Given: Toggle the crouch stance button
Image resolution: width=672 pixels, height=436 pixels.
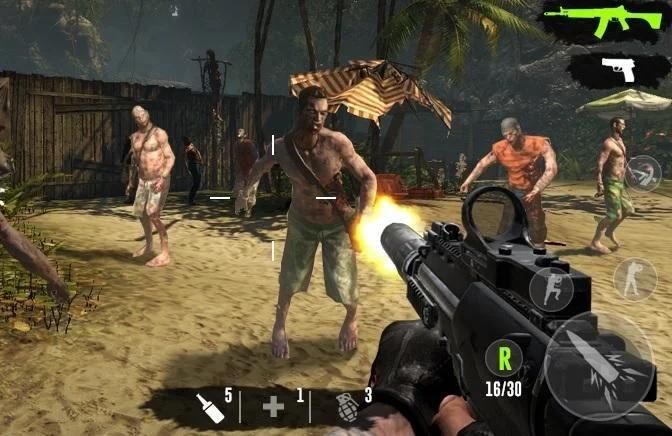Looking at the screenshot, I should point(550,288).
